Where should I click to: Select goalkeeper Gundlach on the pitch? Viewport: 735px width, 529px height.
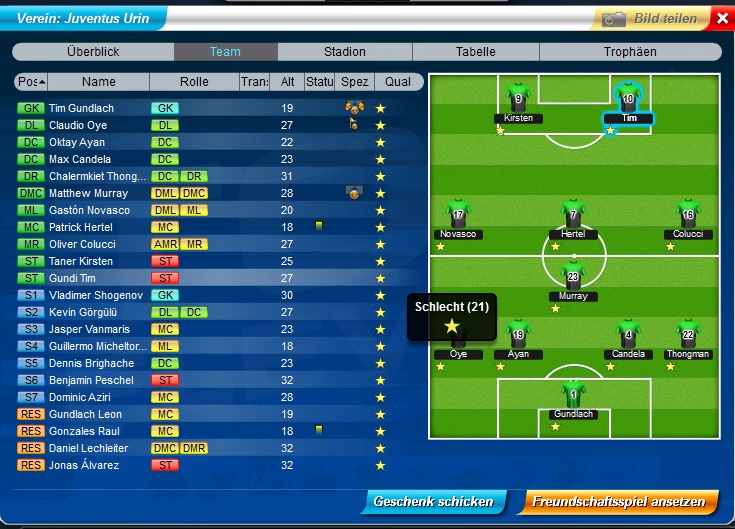(x=573, y=392)
